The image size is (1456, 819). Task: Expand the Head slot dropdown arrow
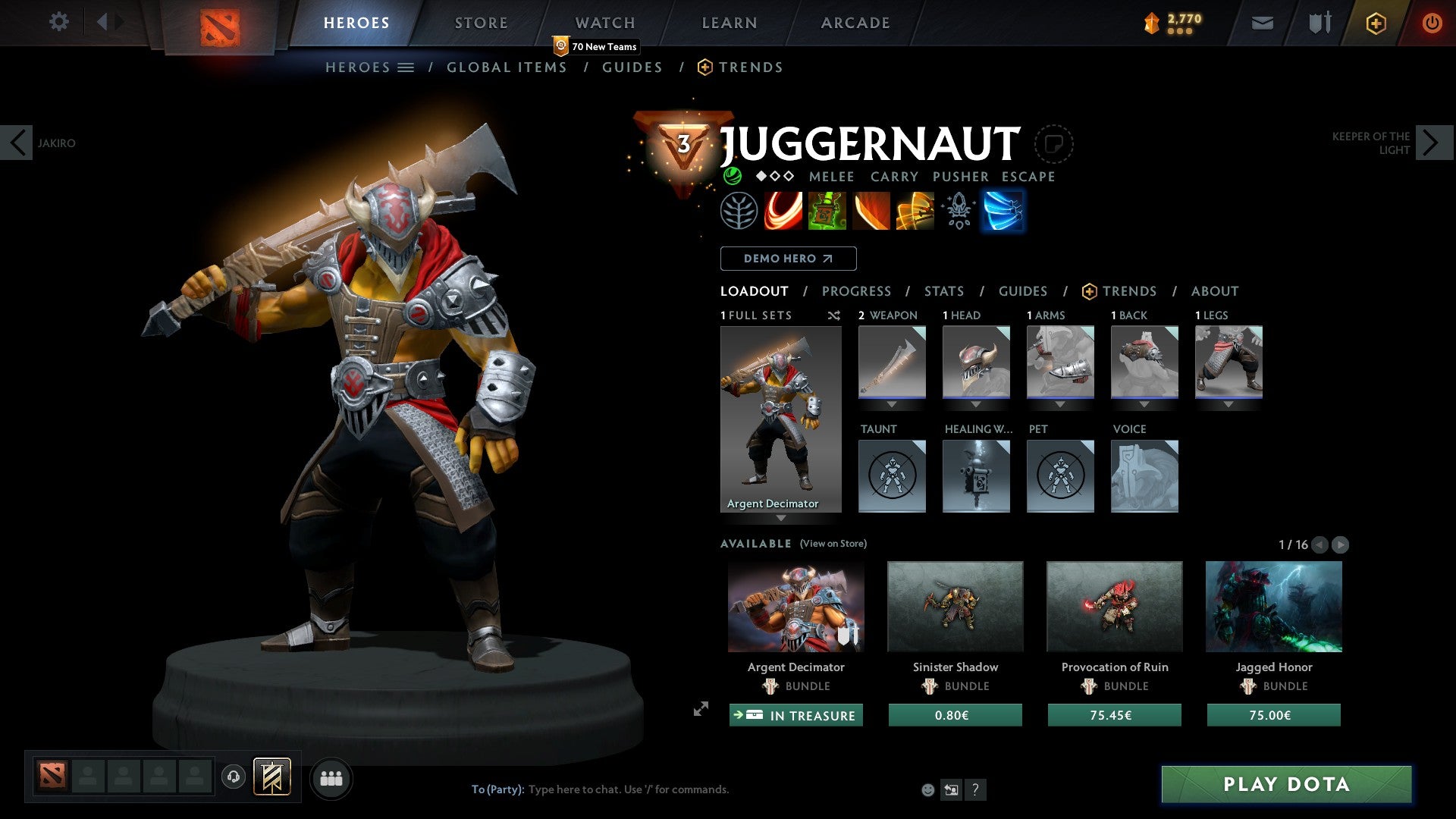tap(977, 404)
